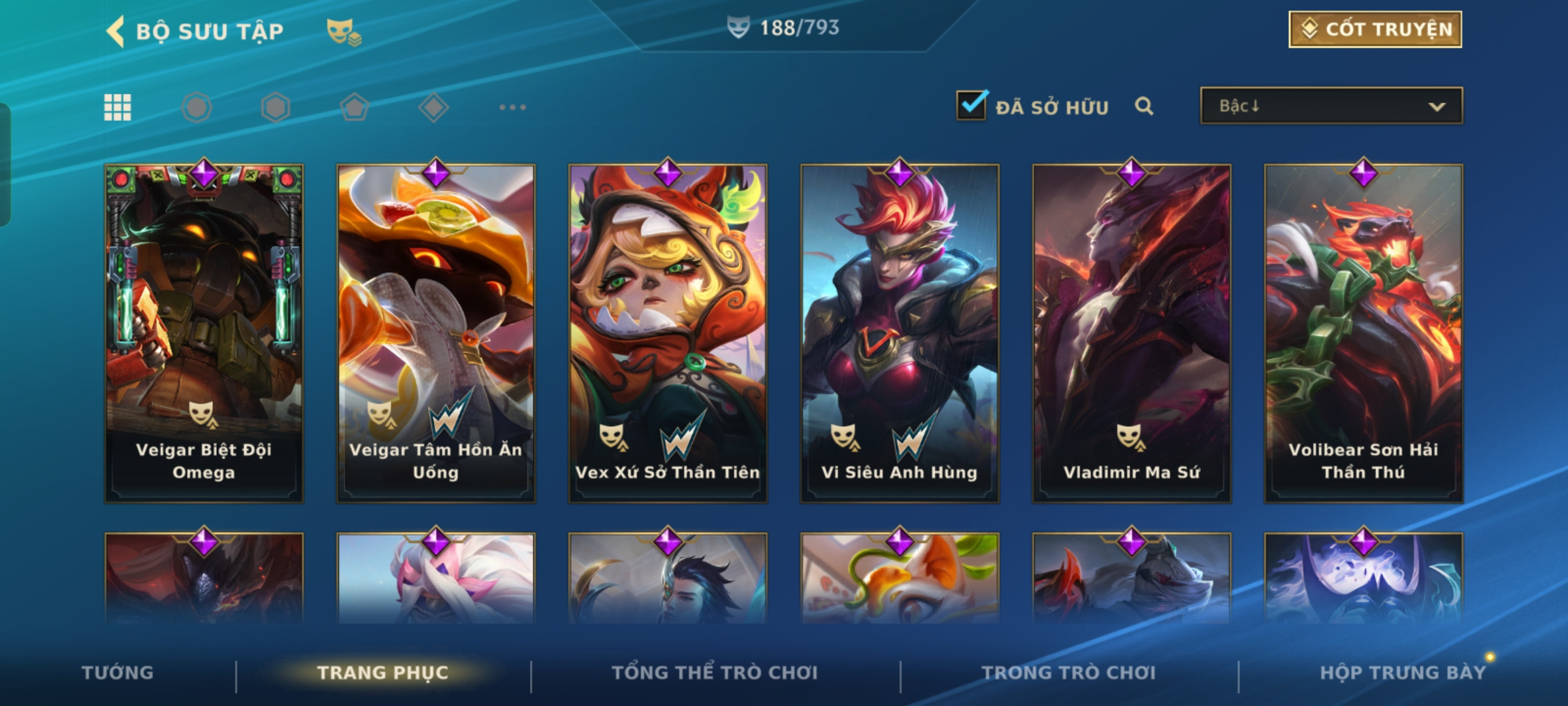
Task: Toggle the Đã Sở Hữu checkbox
Action: 972,105
